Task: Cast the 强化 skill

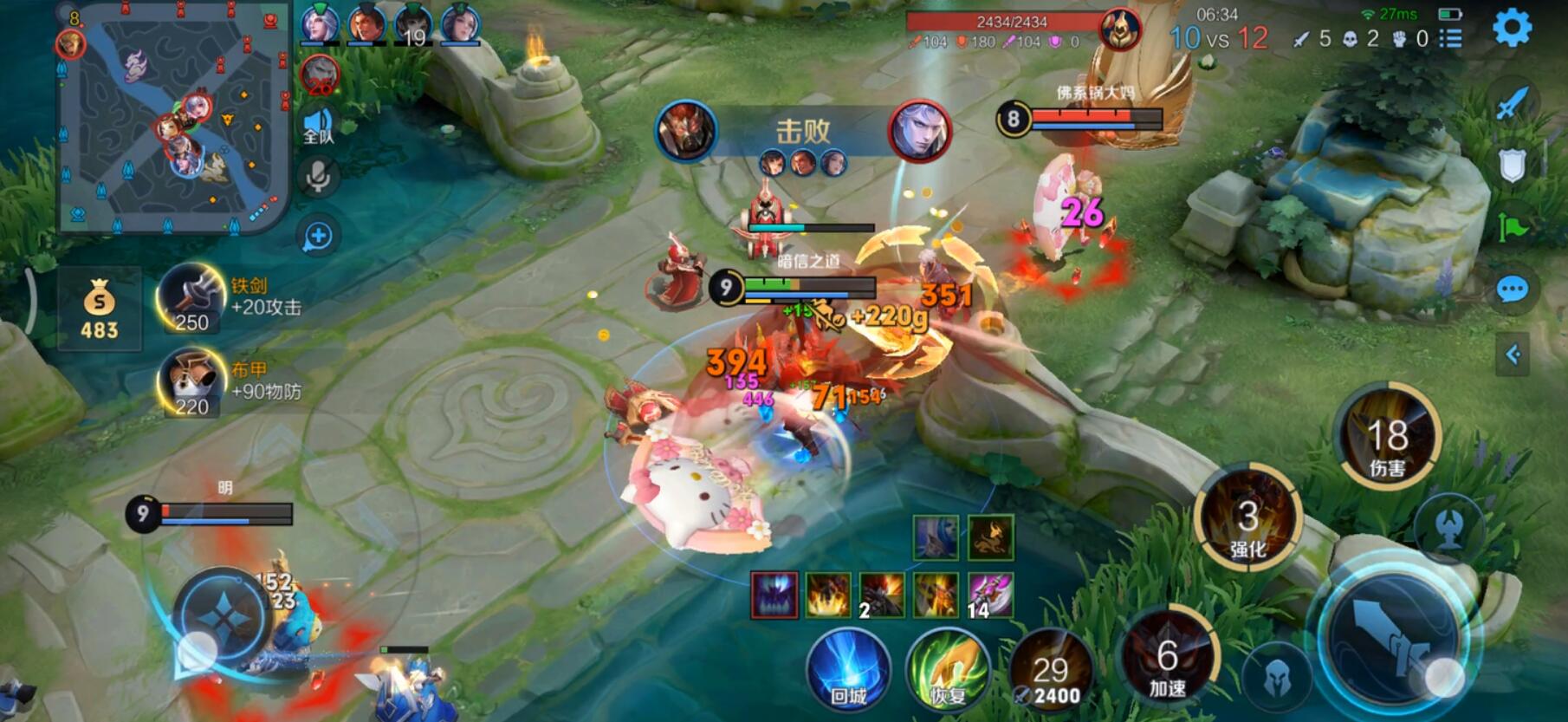Action: click(x=1247, y=518)
